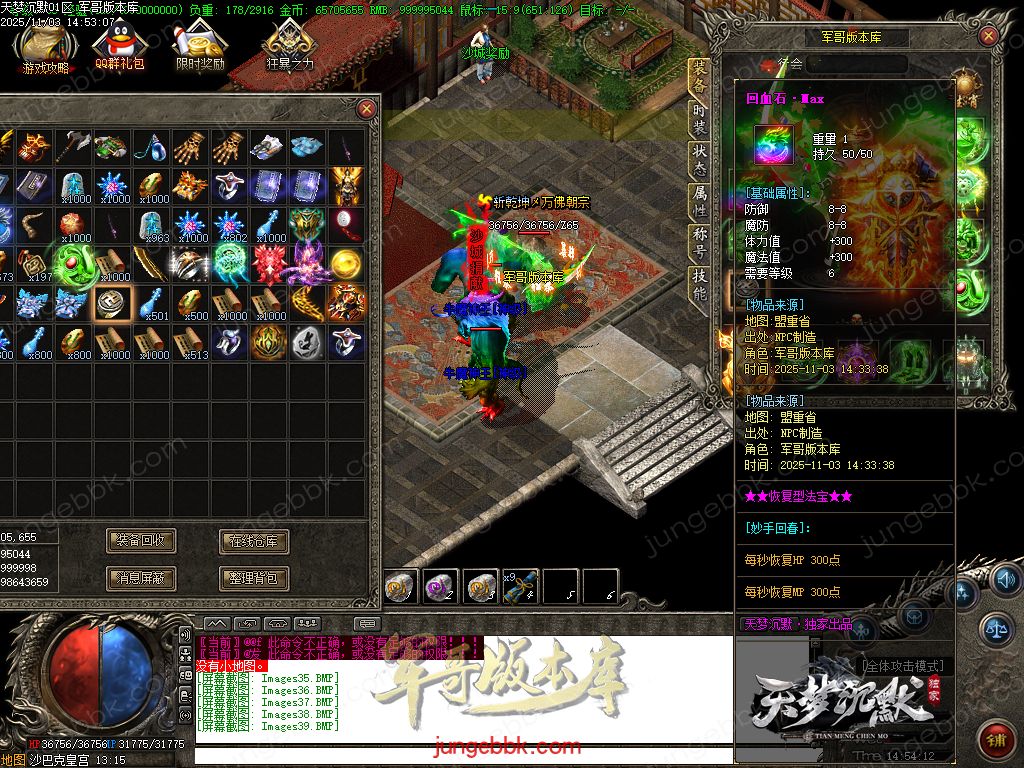1024x768 pixels.
Task: Toggle the 消息屏蔽 message block button
Action: [141, 577]
